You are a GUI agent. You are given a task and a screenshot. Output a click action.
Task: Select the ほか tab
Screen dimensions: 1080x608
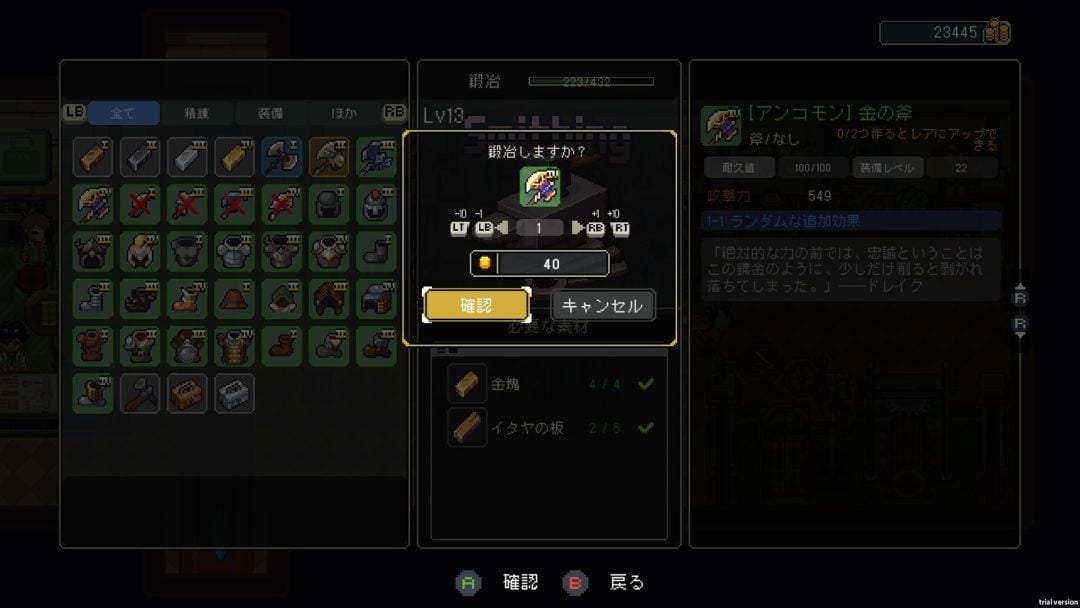[343, 114]
